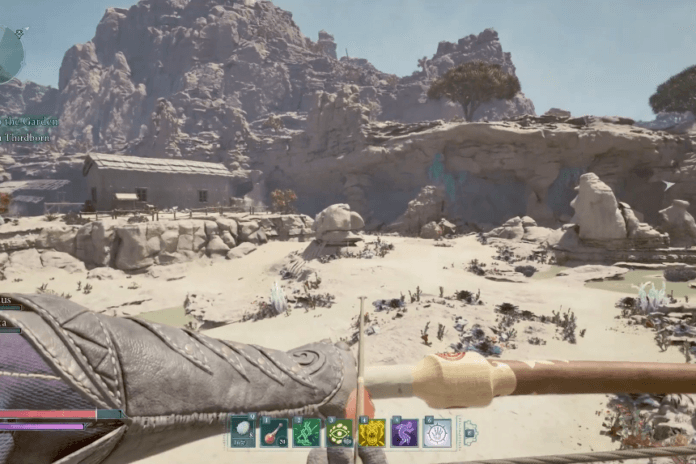Trigger the yellow glowing figure ability
Screen dimensions: 696x464
click(x=372, y=432)
